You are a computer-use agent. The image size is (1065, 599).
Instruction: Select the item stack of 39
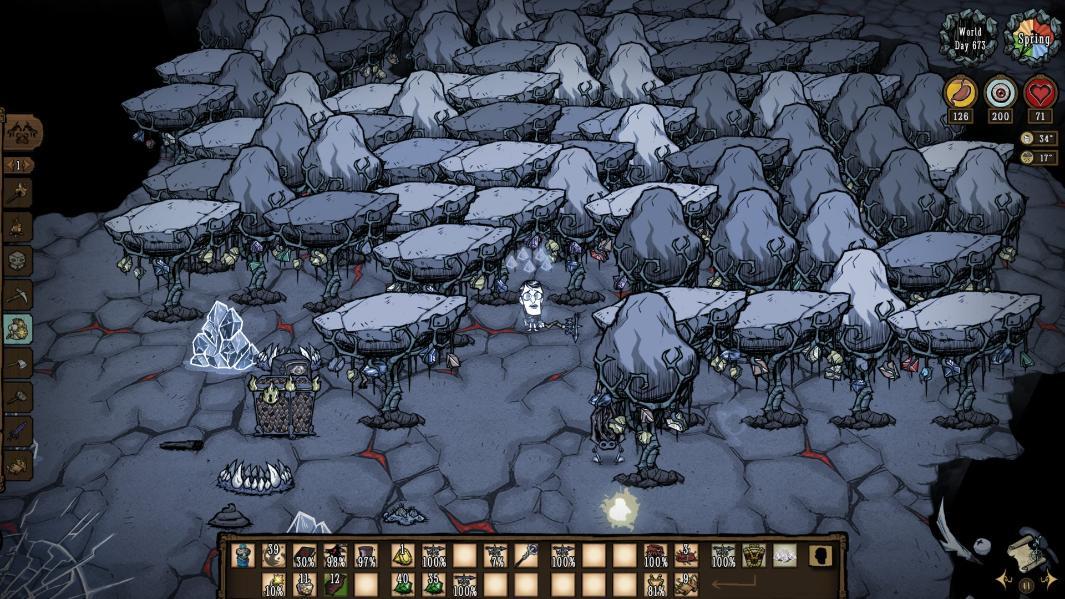tap(272, 555)
